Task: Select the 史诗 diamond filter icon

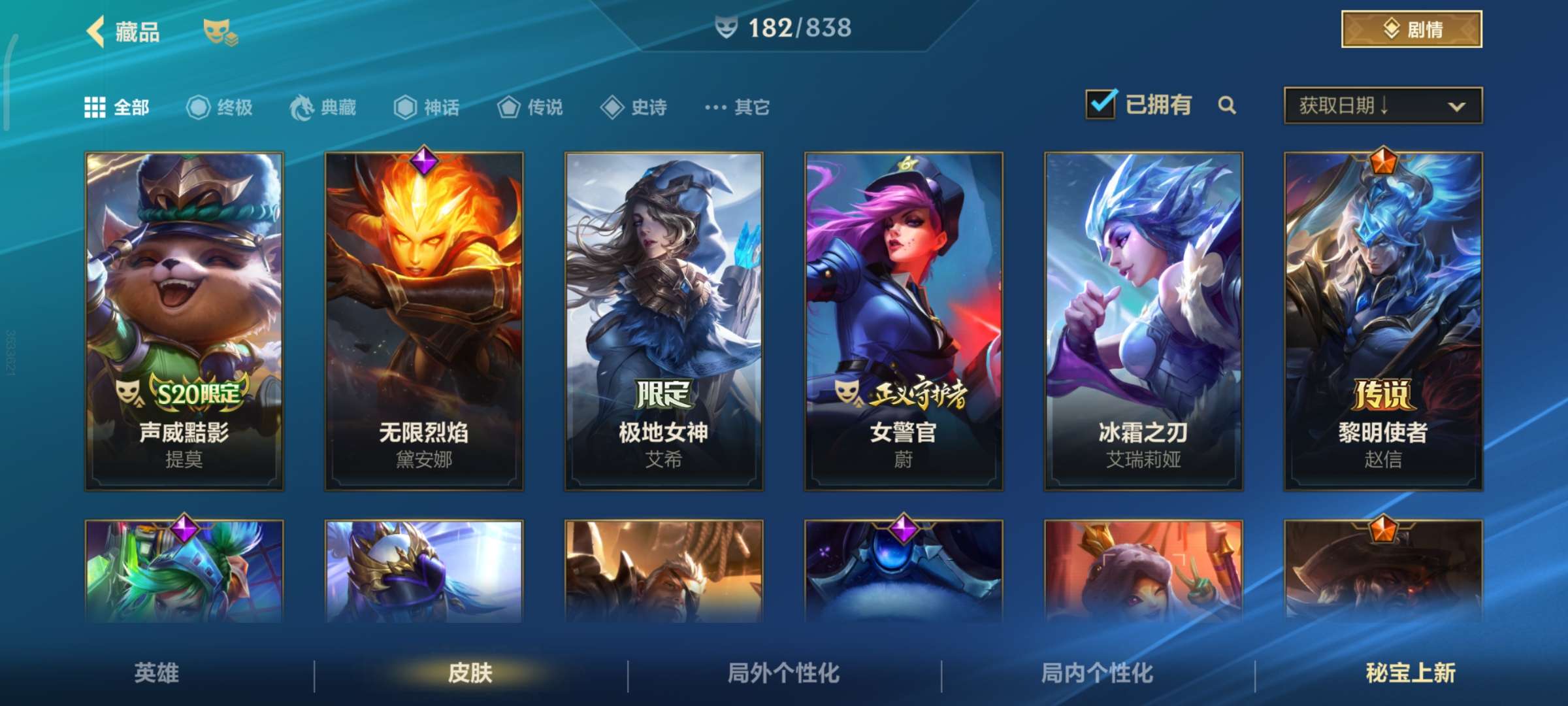Action: [613, 108]
